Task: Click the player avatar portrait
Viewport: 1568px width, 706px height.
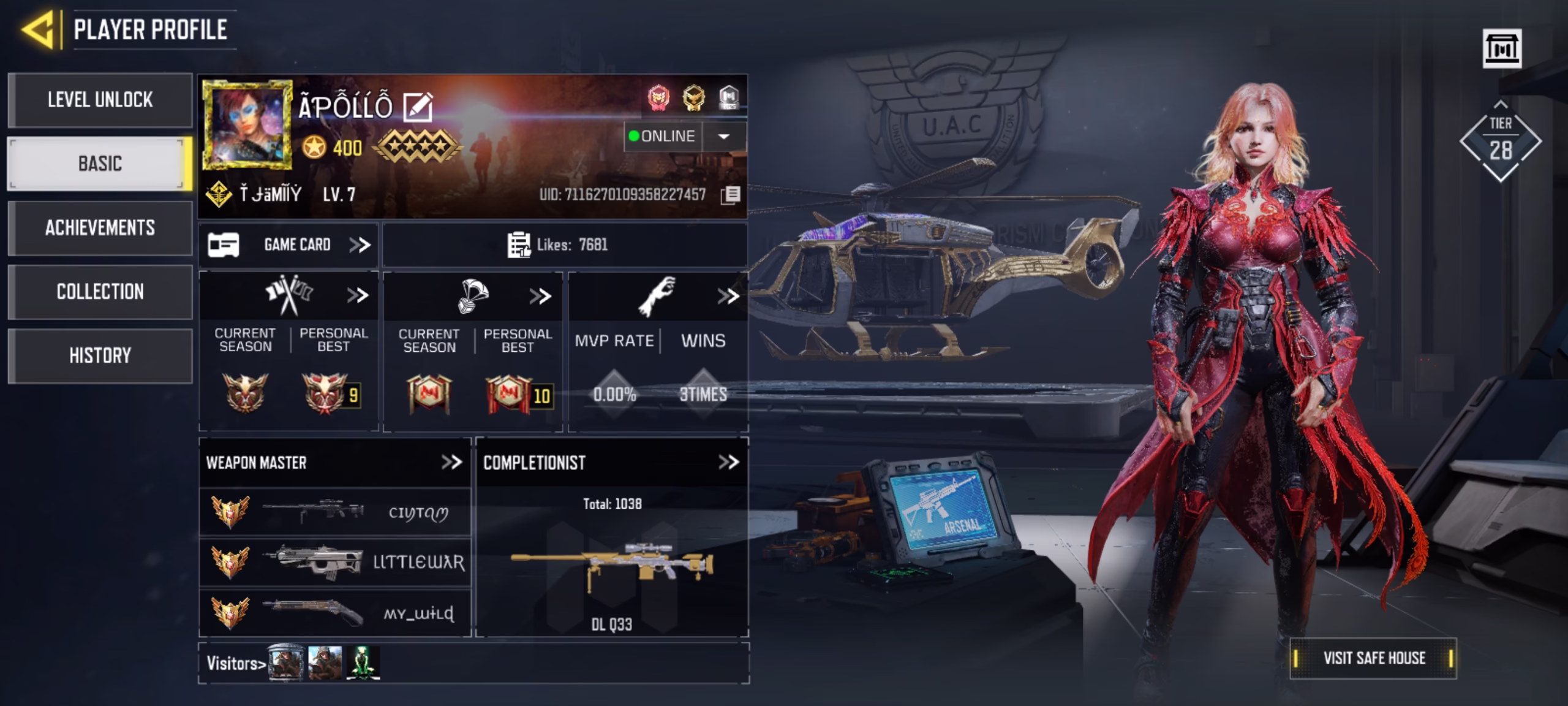Action: (247, 124)
